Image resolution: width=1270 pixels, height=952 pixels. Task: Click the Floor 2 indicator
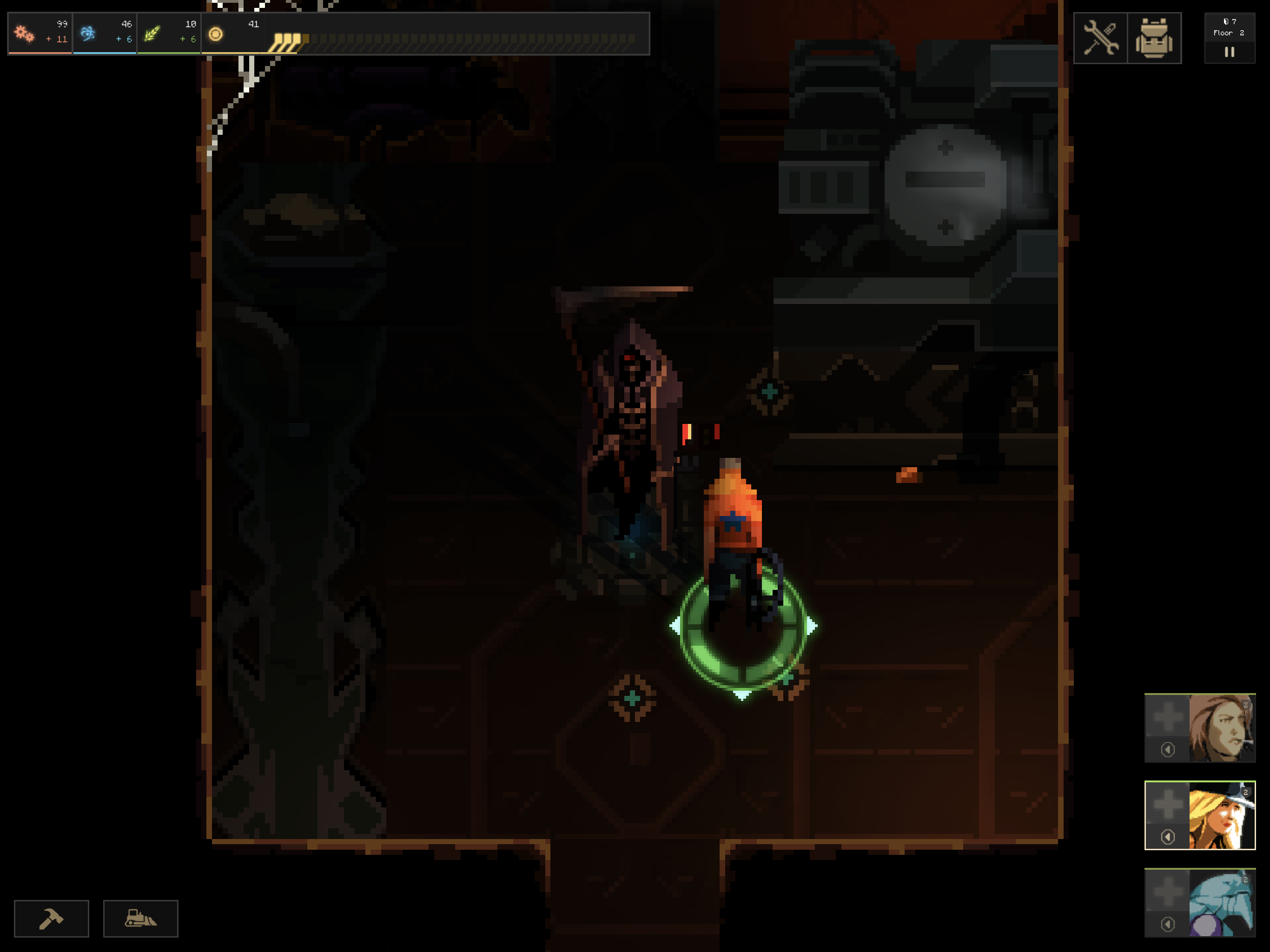1229,33
